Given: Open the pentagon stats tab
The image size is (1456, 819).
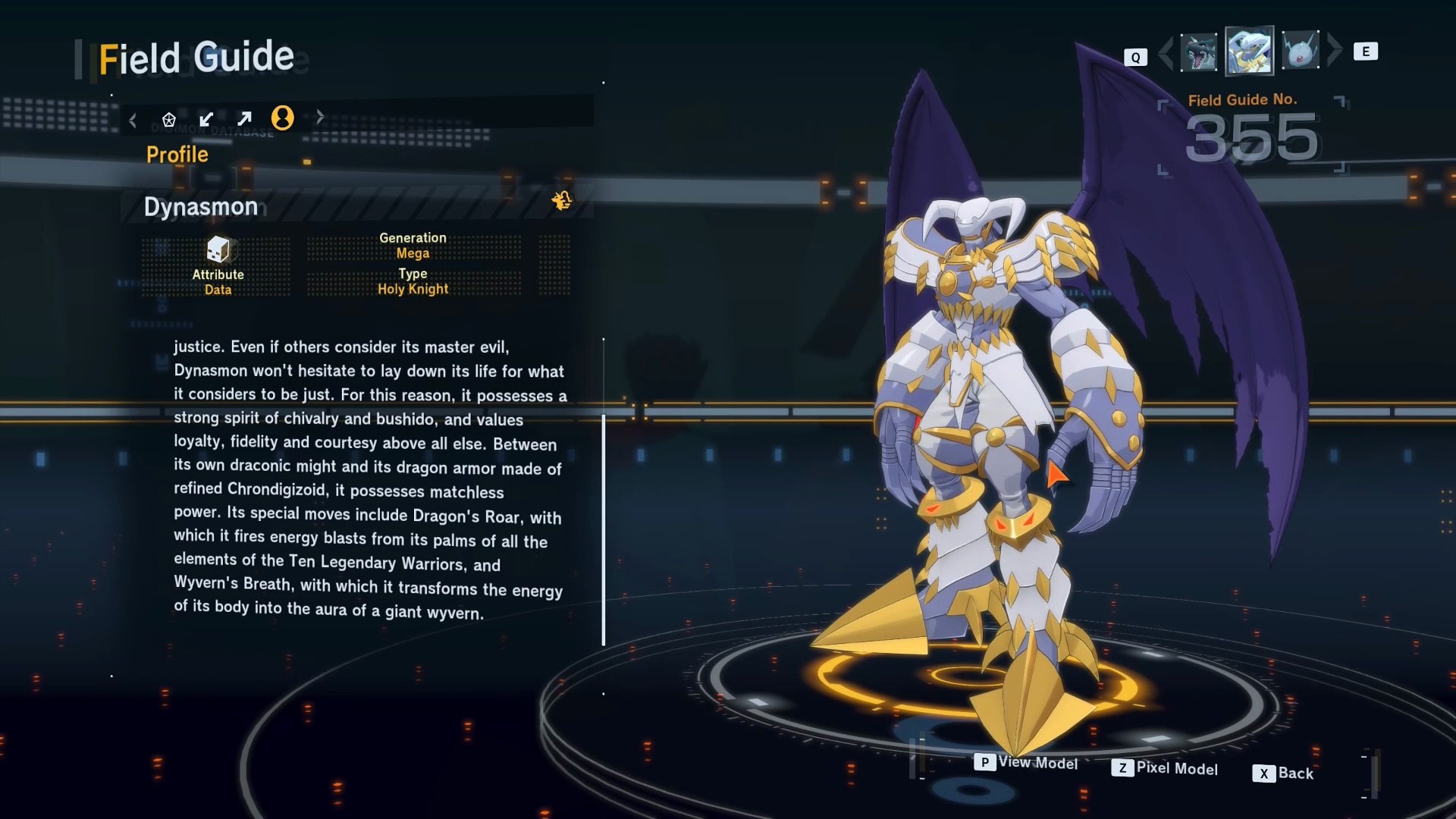Looking at the screenshot, I should coord(169,119).
